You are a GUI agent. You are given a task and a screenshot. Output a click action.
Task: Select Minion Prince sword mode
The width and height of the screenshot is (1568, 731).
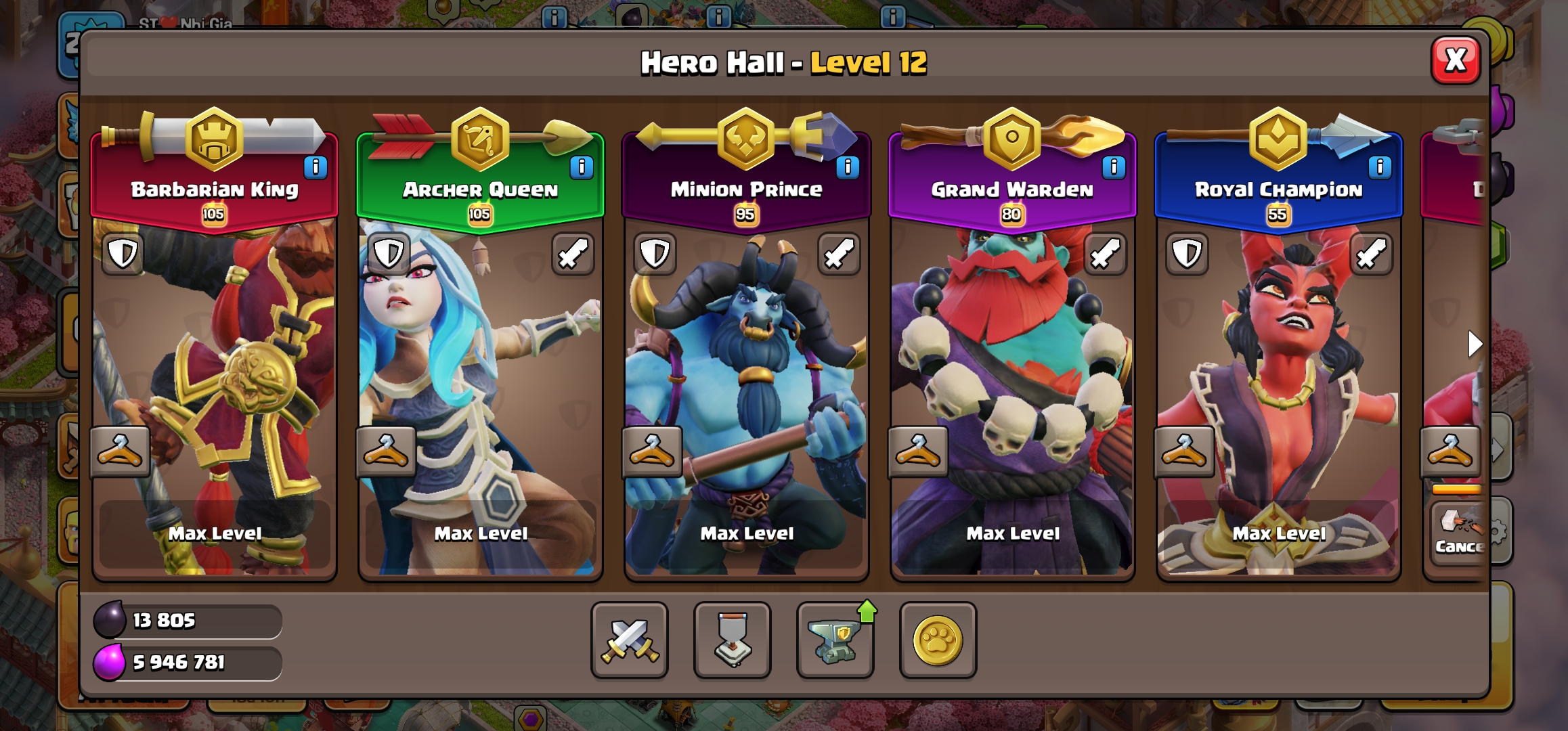tap(839, 254)
